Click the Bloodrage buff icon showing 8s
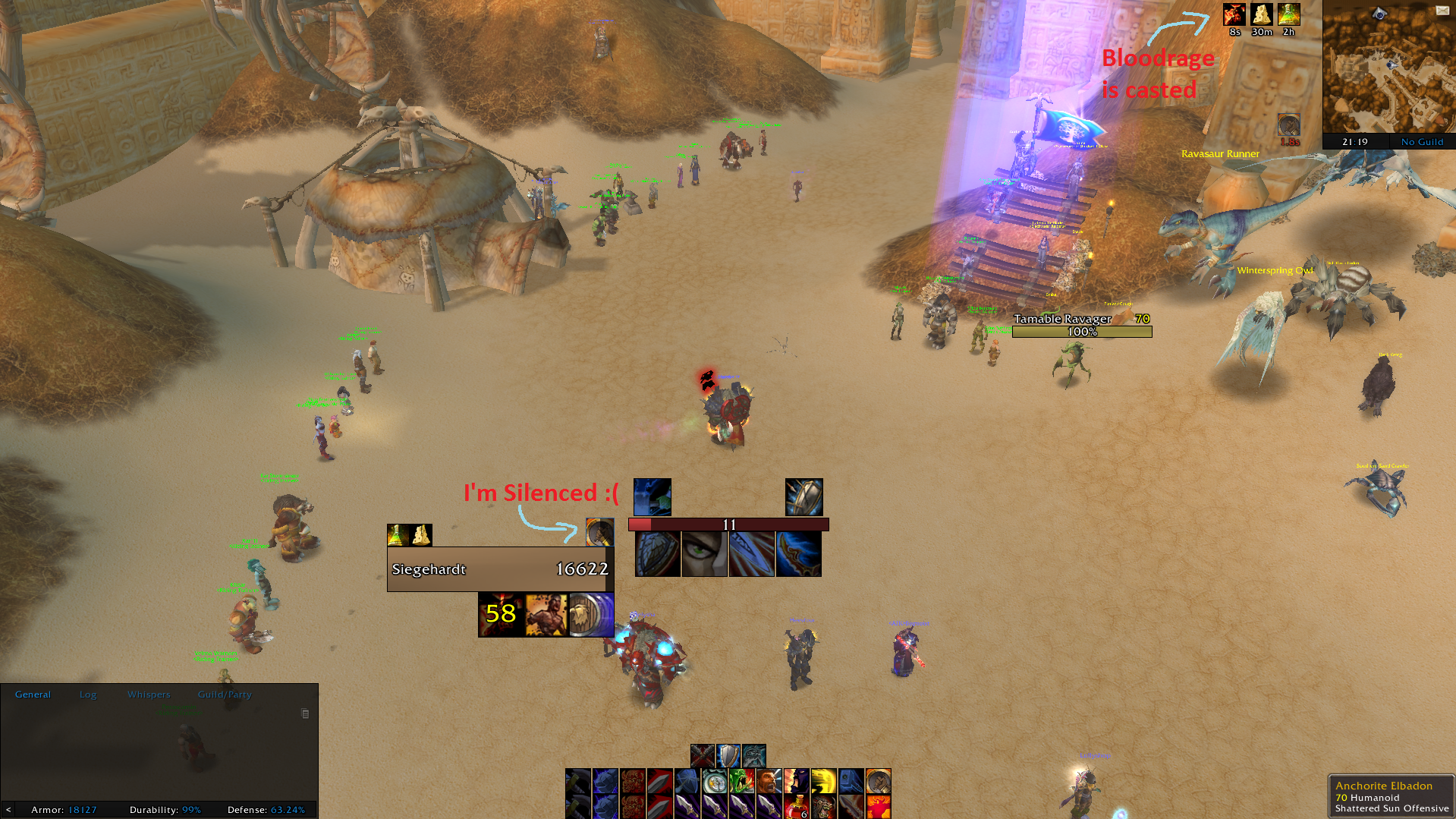Viewport: 1456px width, 819px height. click(1234, 14)
